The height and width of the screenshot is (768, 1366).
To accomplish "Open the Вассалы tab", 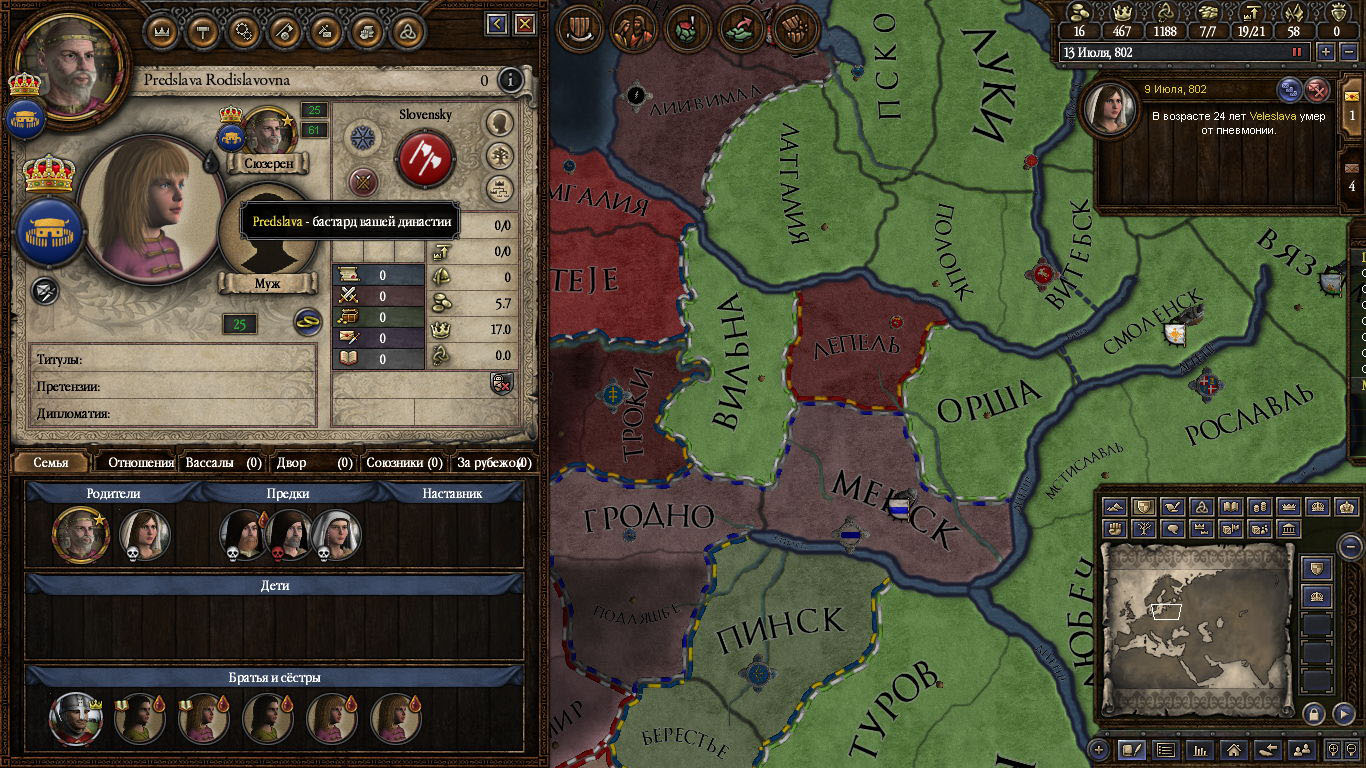I will coord(224,463).
